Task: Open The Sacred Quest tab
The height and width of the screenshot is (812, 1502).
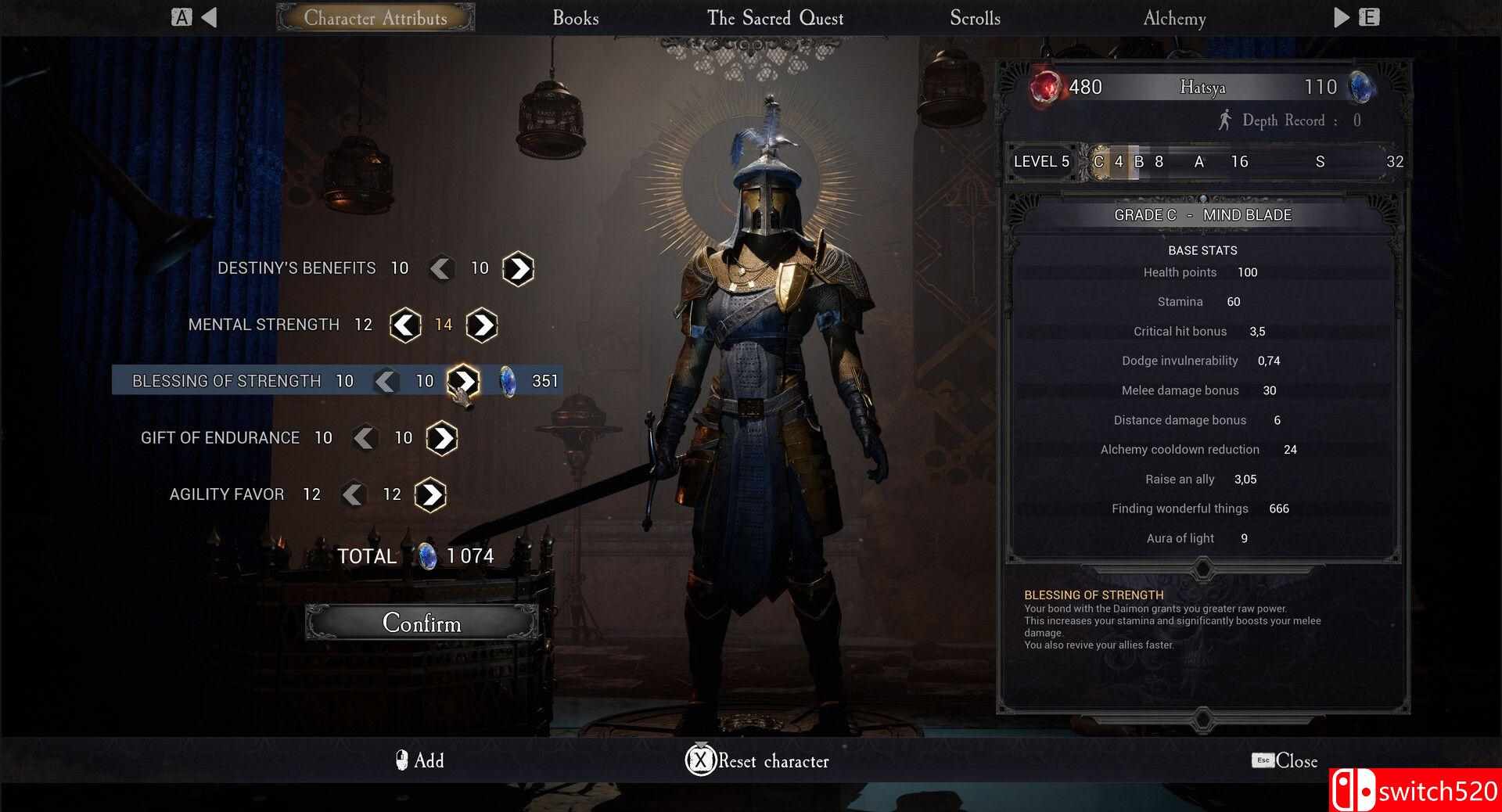Action: [x=774, y=18]
